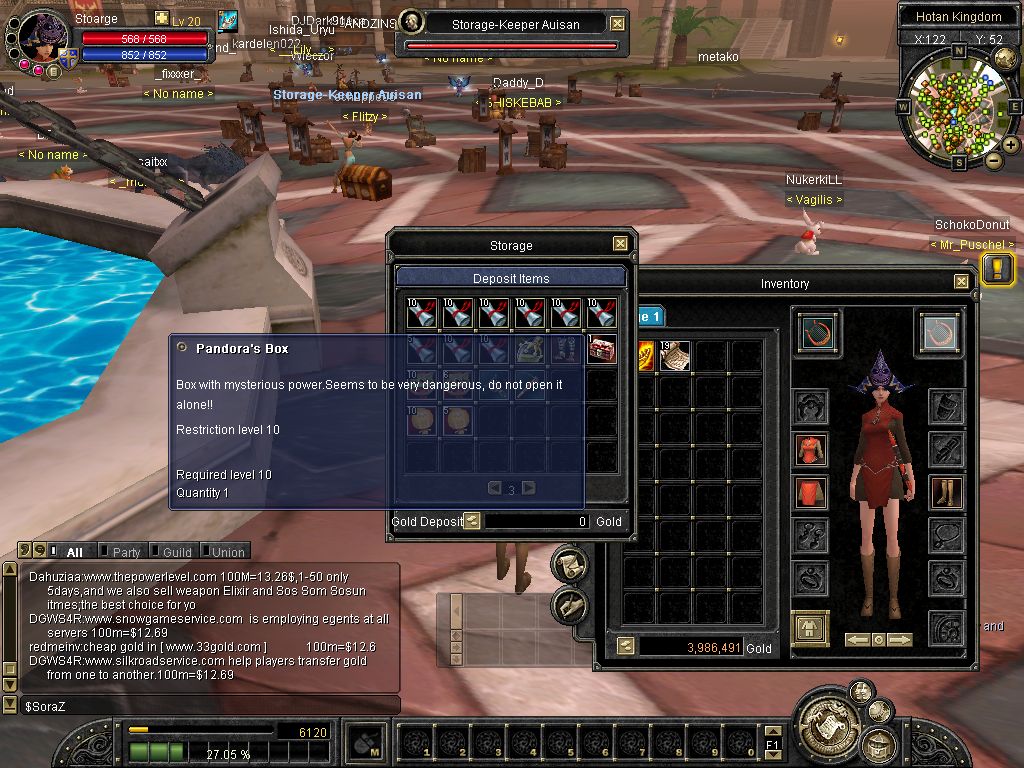The height and width of the screenshot is (768, 1024).
Task: Go to the next storage page
Action: coord(529,488)
